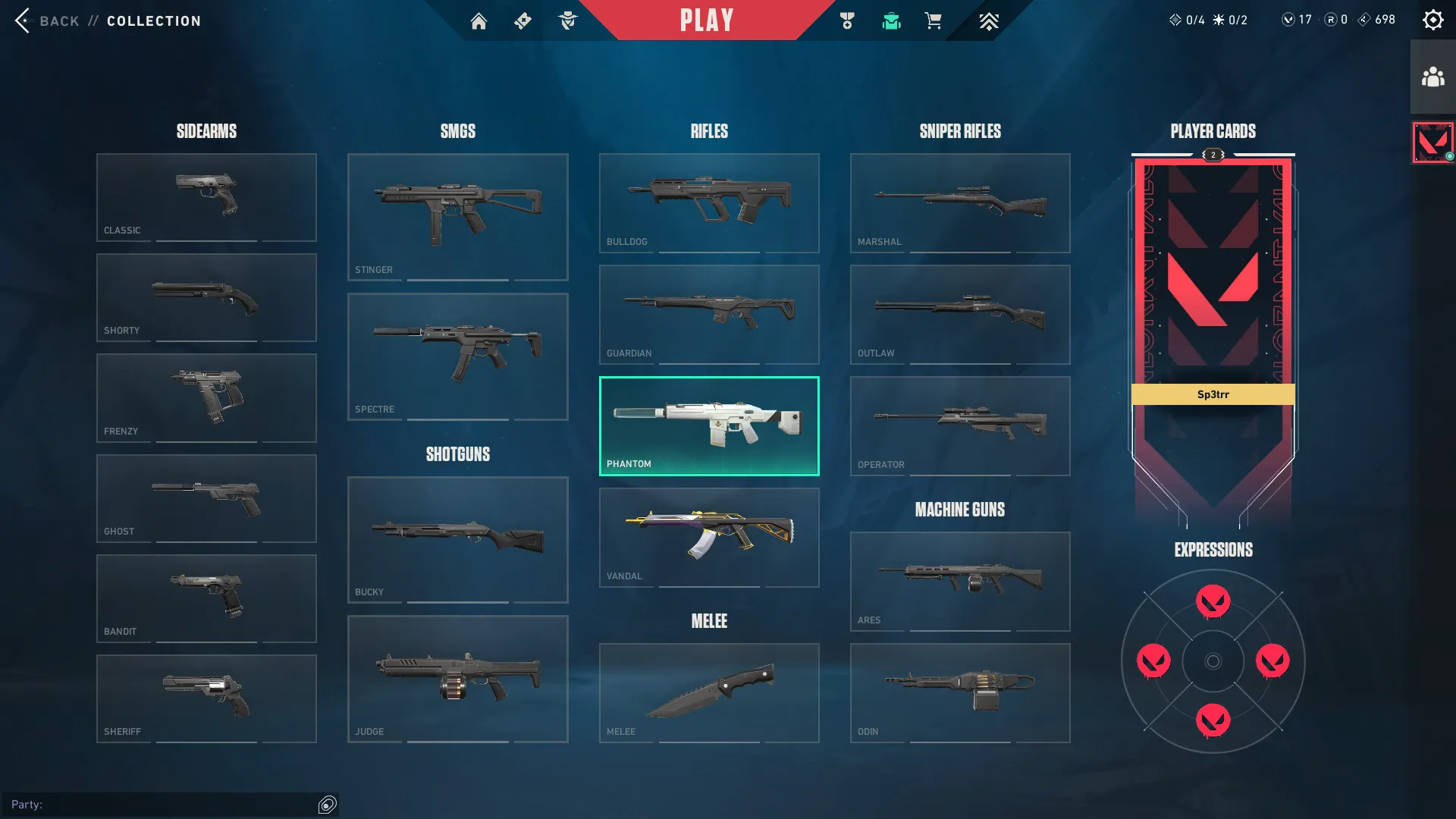Select the top spray in the Expressions wheel
This screenshot has width=1456, height=819.
(x=1213, y=601)
